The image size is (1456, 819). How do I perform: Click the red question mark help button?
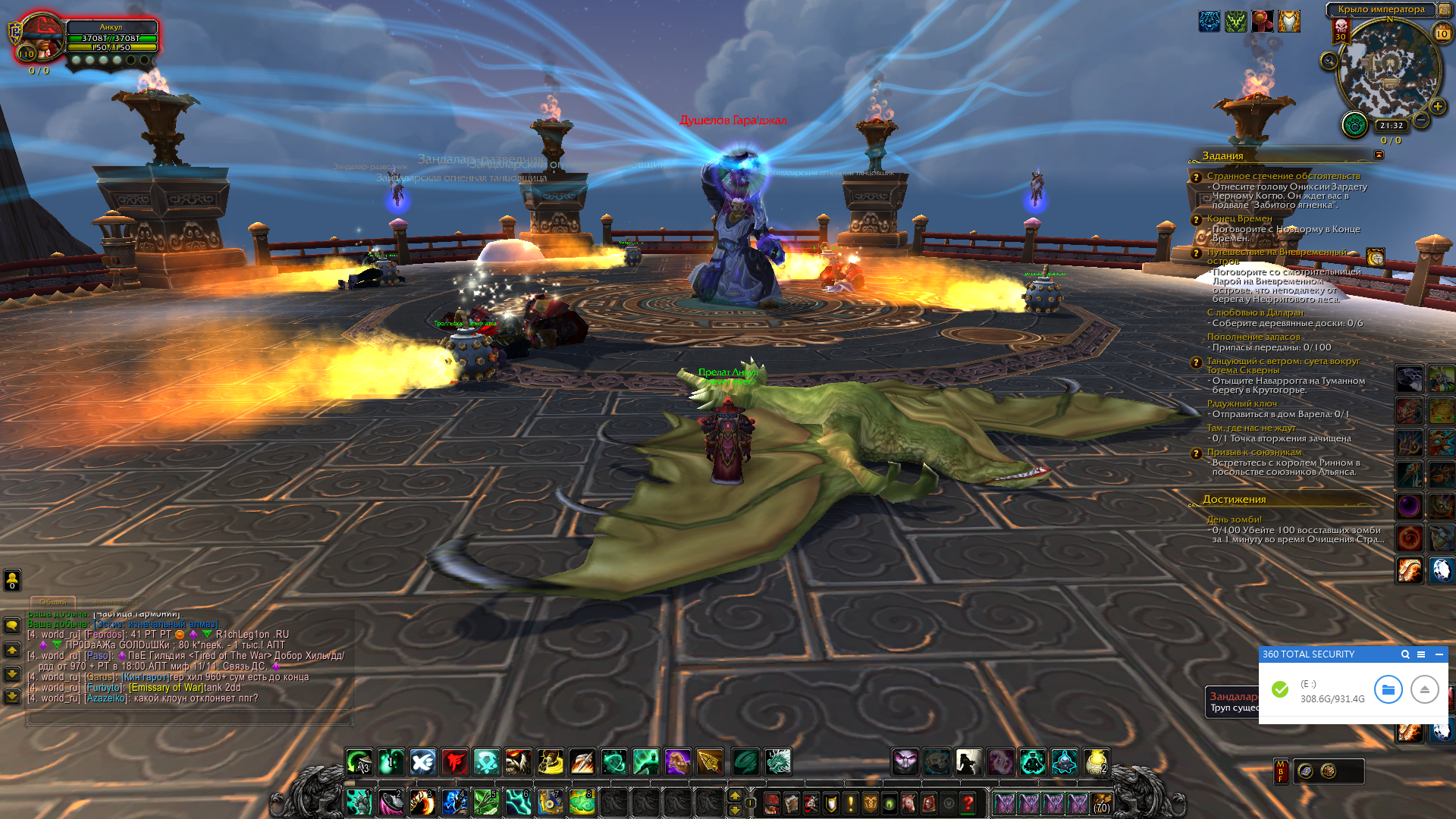click(968, 803)
